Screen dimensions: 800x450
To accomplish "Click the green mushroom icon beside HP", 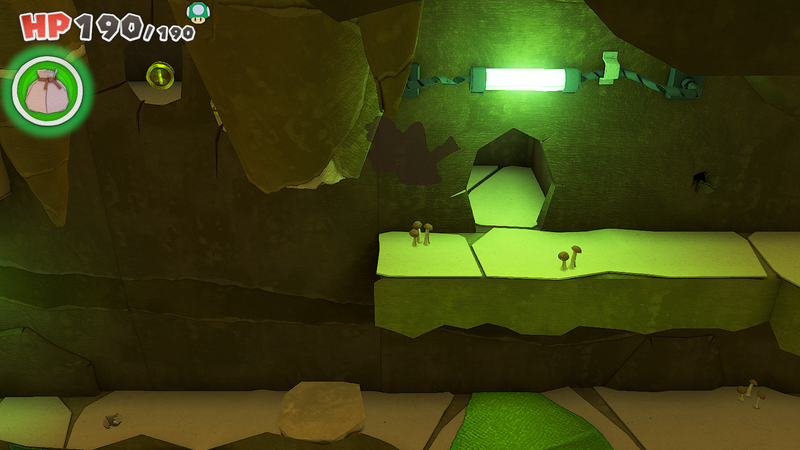I will (x=198, y=12).
